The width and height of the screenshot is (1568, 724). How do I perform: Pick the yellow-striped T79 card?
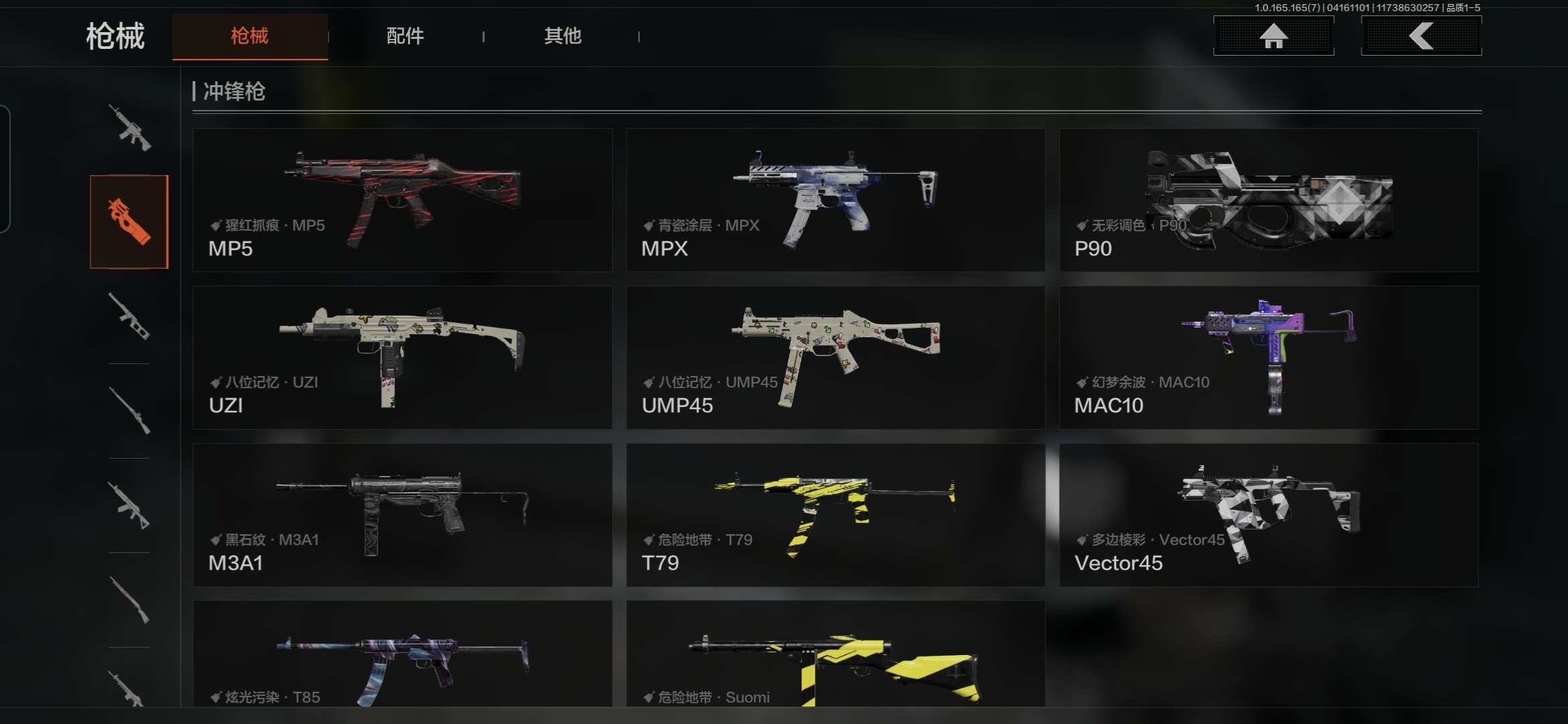[835, 515]
